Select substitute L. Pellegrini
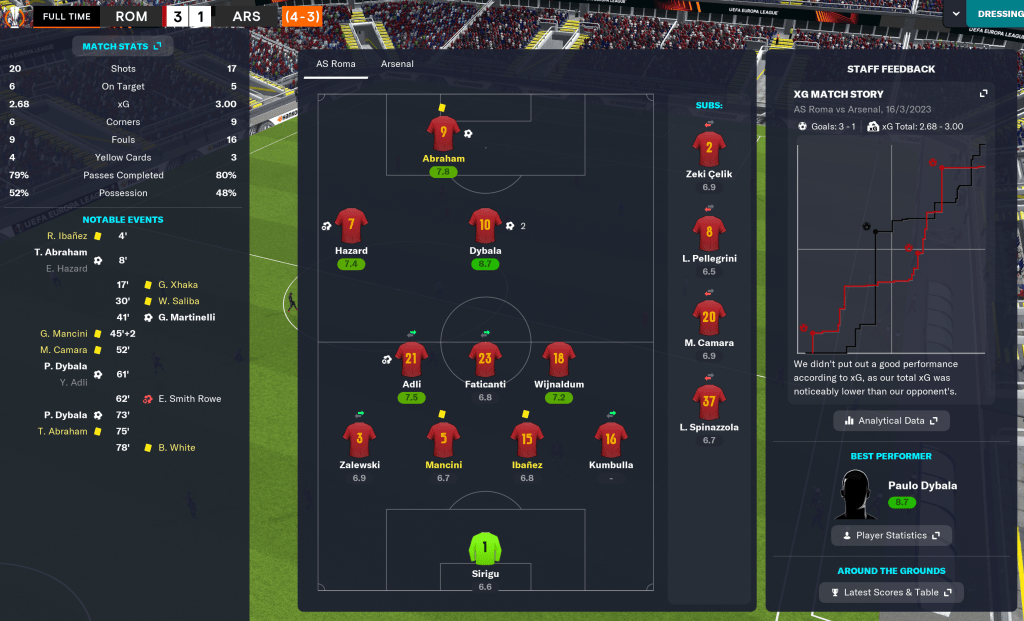 [x=709, y=233]
